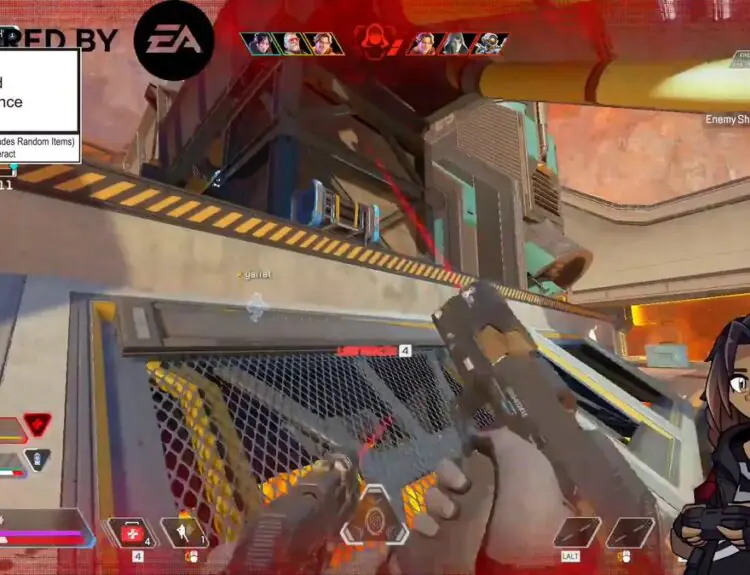The height and width of the screenshot is (575, 750).
Task: Click the red emblem between the team portraits
Action: click(x=375, y=42)
